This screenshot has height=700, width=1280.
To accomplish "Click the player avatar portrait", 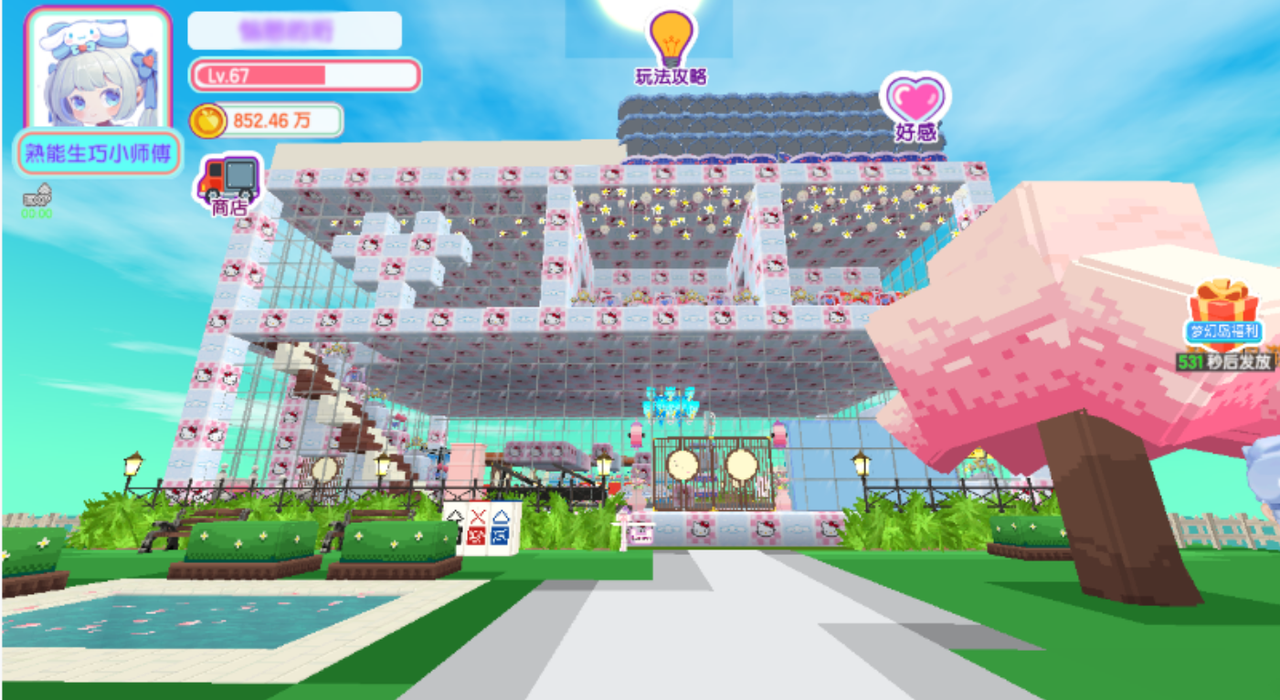I will 98,70.
